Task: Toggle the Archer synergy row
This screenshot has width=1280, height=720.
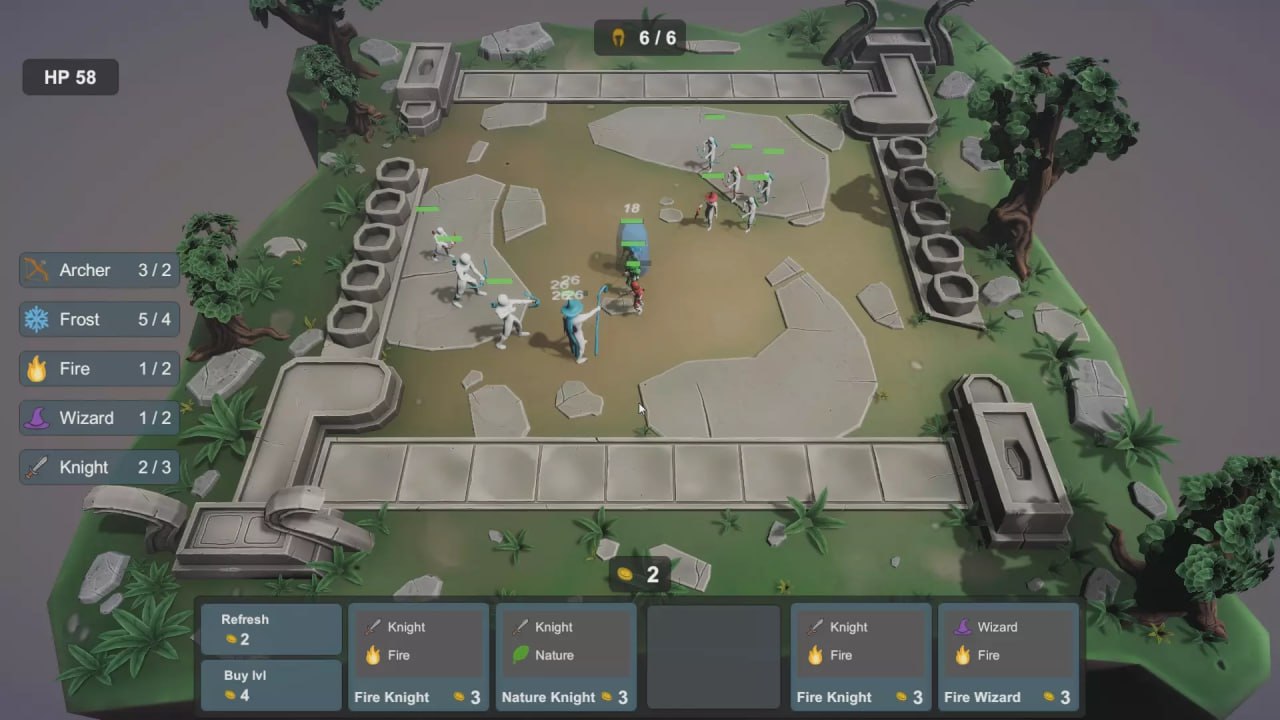Action: pos(97,269)
